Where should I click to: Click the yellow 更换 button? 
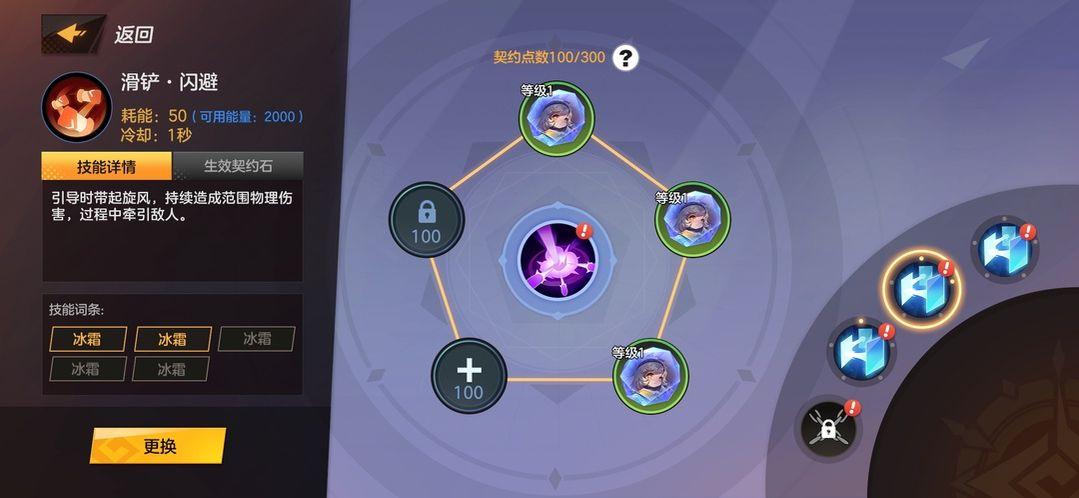click(x=158, y=446)
